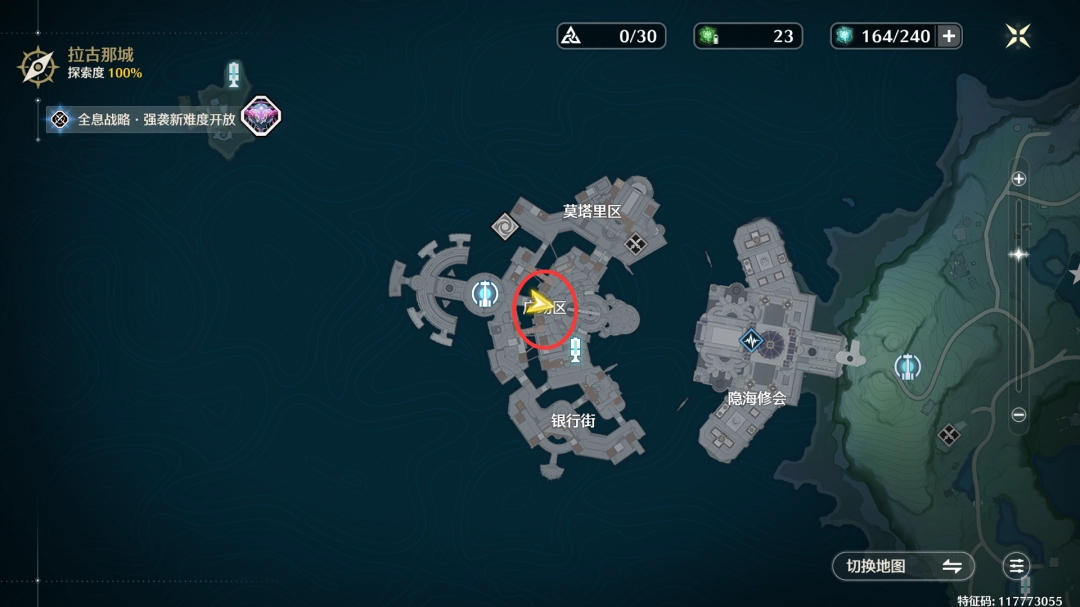
Task: Select the beacon on the small island
Action: (x=234, y=74)
